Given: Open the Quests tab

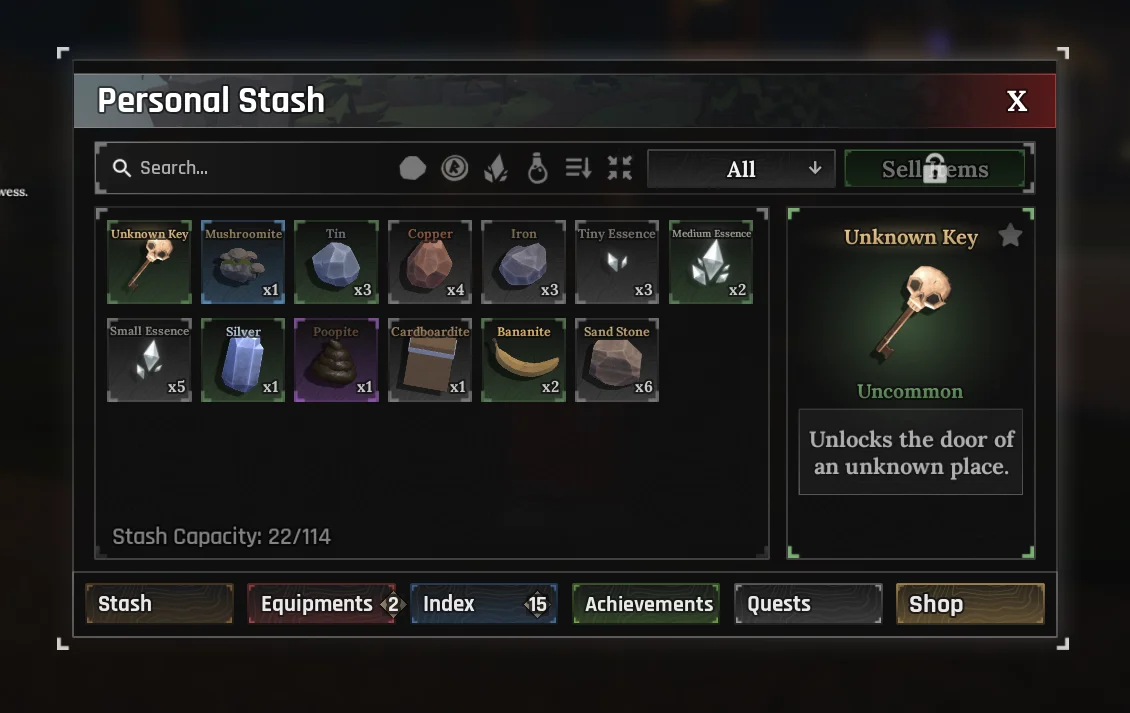Looking at the screenshot, I should click(808, 604).
